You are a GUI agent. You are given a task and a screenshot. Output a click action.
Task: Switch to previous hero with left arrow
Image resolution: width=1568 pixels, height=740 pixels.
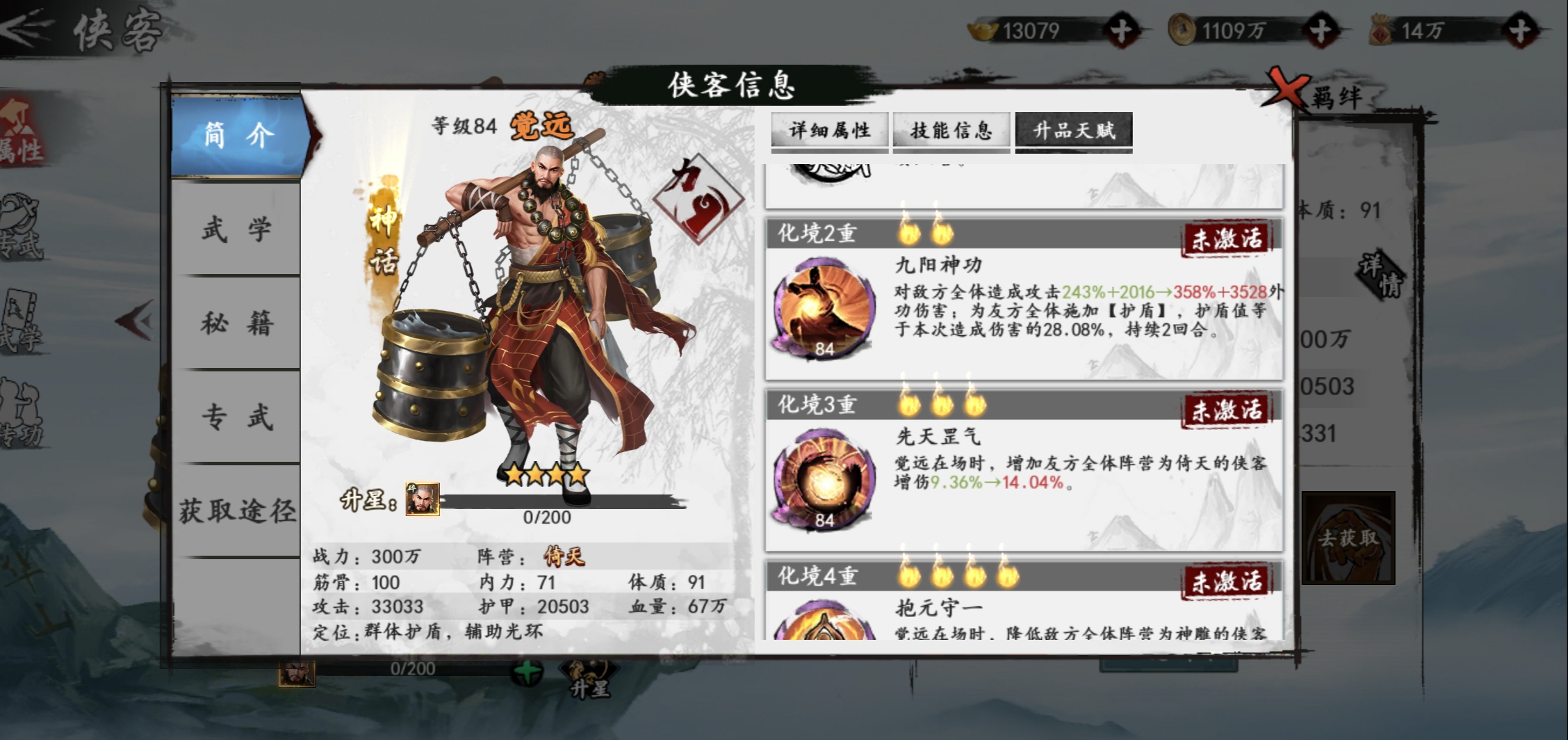pos(135,321)
